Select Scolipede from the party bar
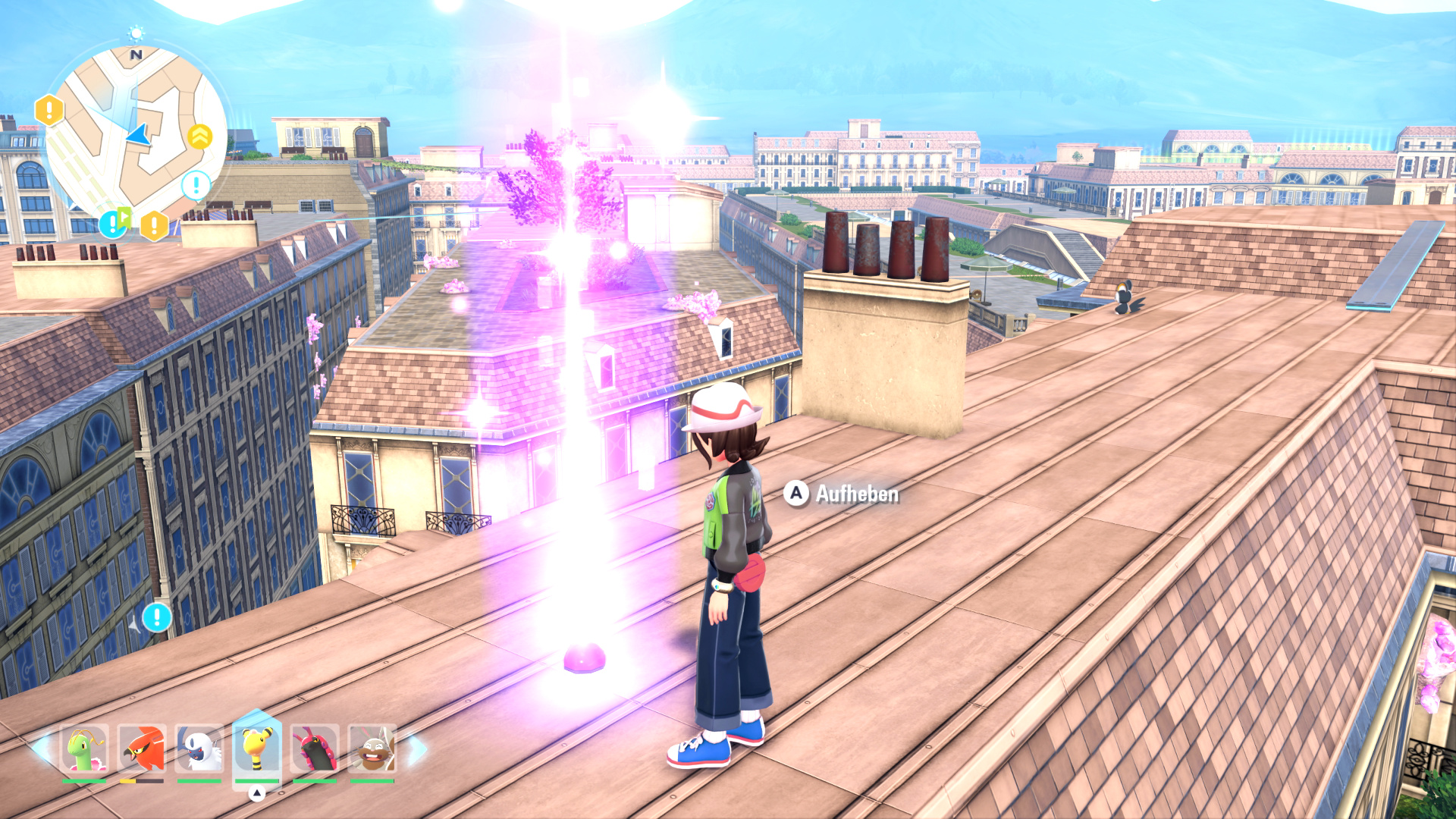Image resolution: width=1456 pixels, height=819 pixels. pos(314,749)
